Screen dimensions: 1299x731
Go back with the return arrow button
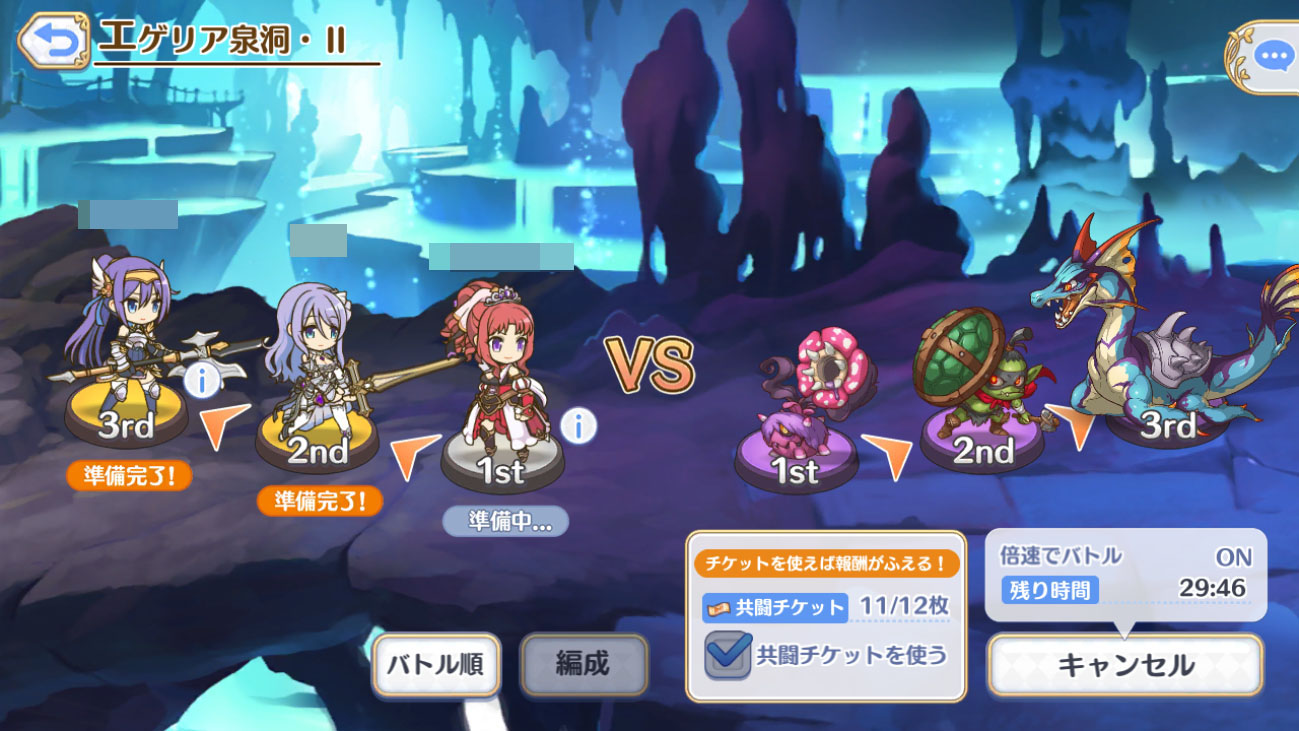(x=53, y=41)
